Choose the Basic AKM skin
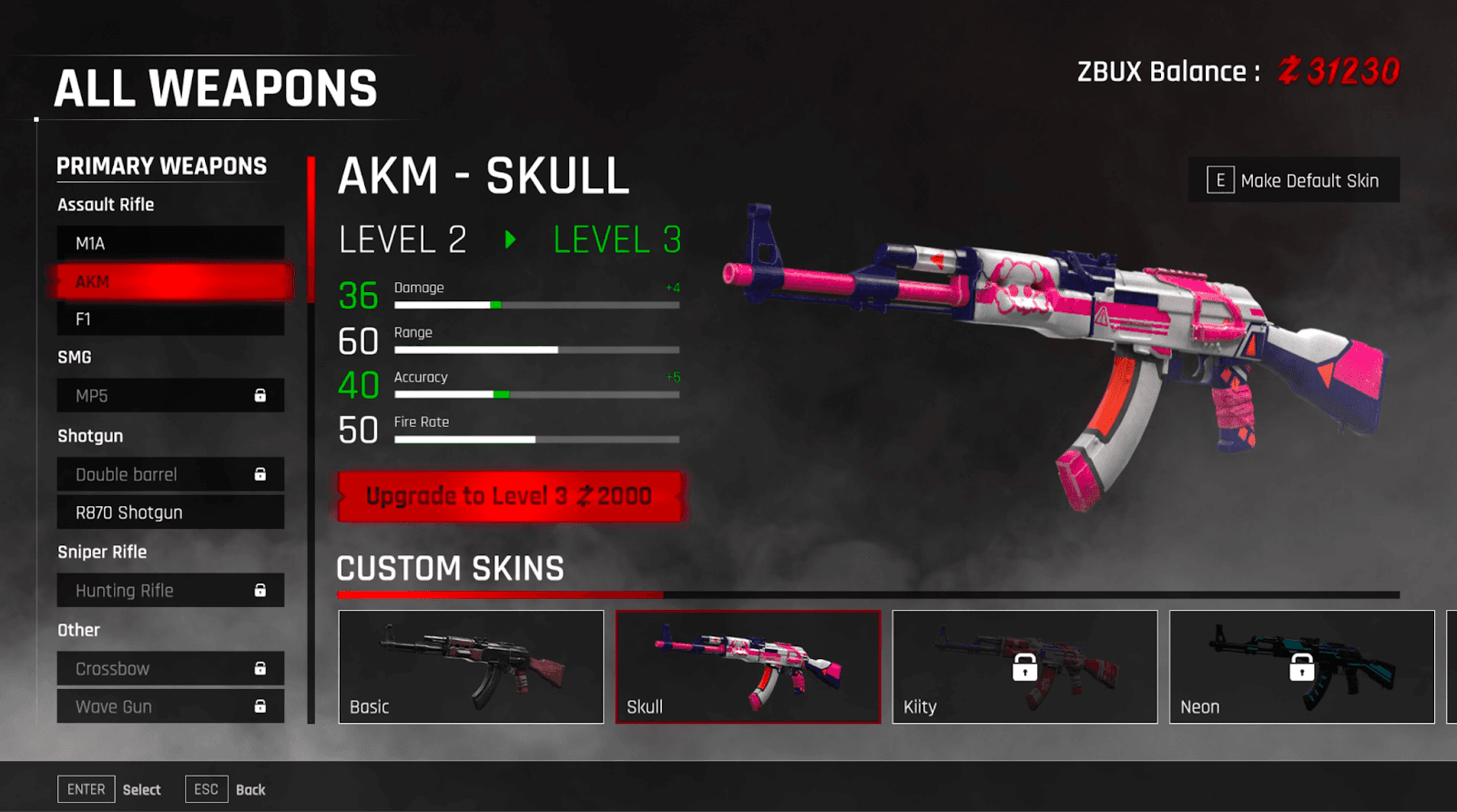1457x812 pixels. click(471, 666)
